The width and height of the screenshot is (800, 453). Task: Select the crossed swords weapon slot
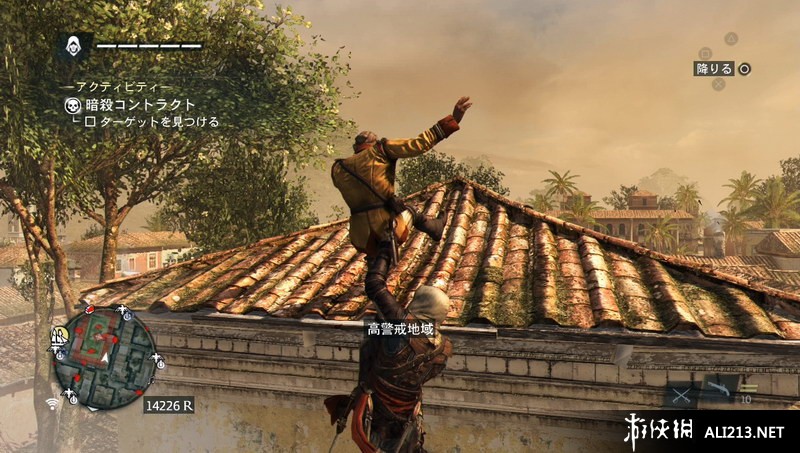681,395
